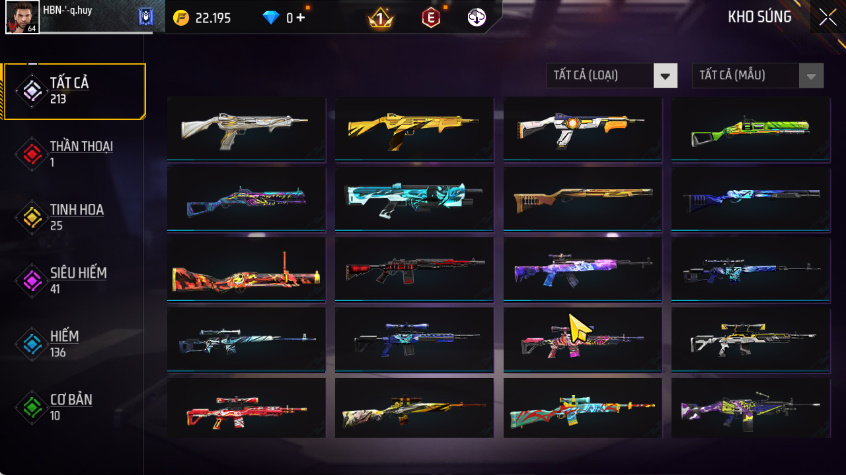Viewport: 846px width, 475px height.
Task: Open the red hexagon E icon
Action: click(x=431, y=17)
